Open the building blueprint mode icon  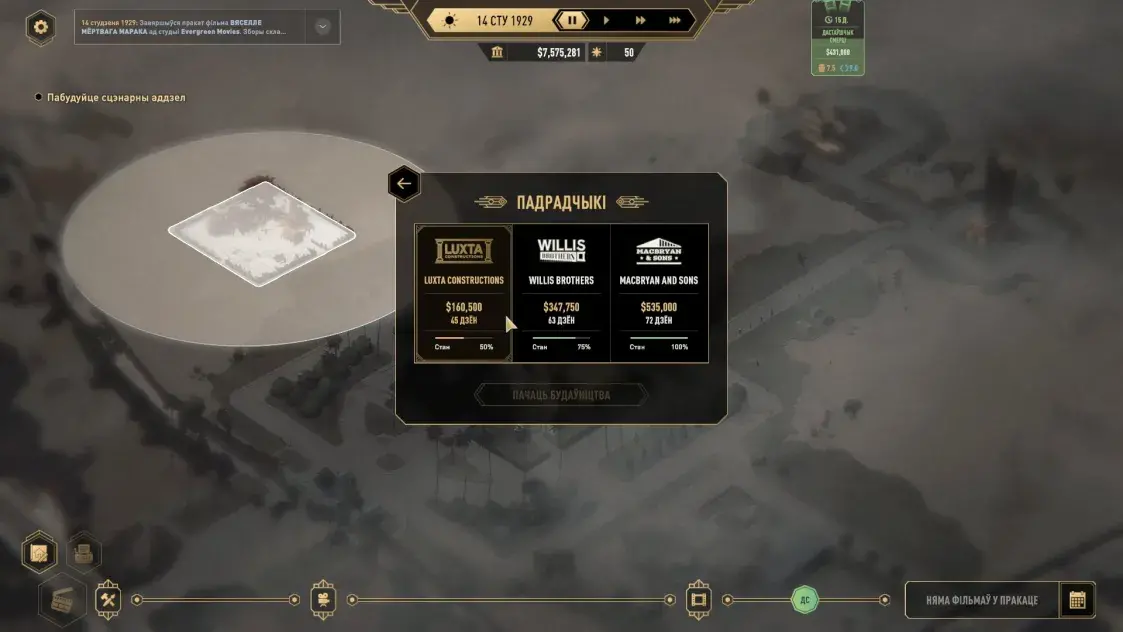tap(40, 552)
